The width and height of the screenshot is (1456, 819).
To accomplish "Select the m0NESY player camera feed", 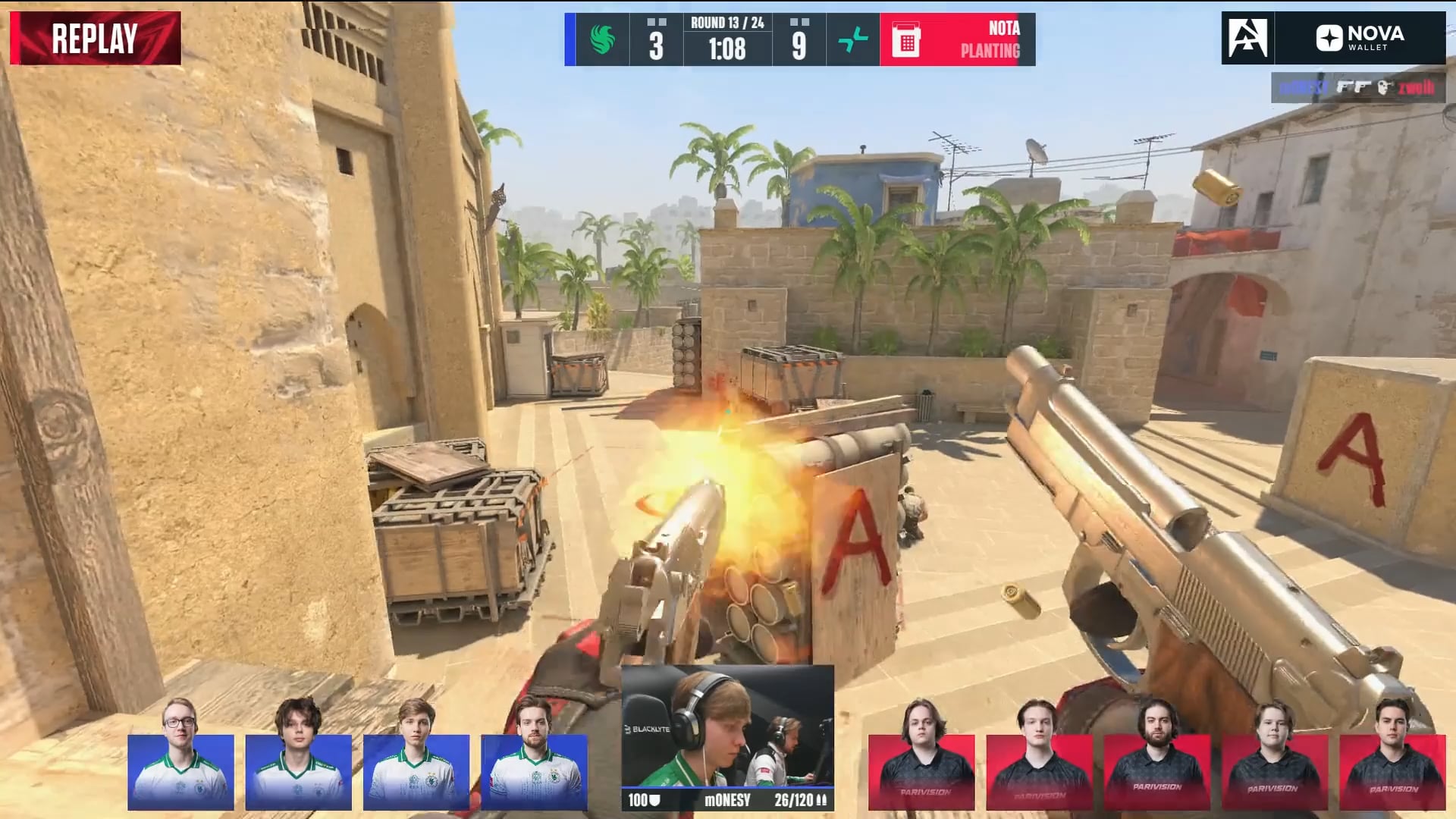I will coord(727,726).
